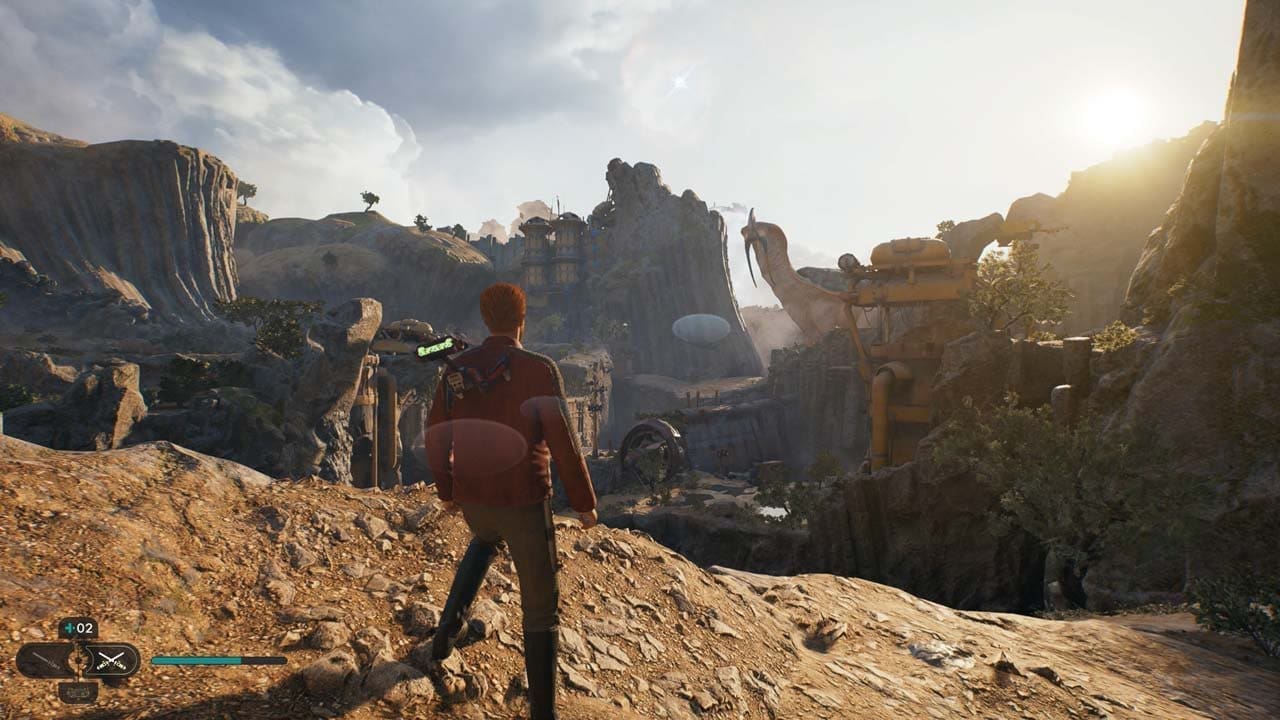Image resolution: width=1280 pixels, height=720 pixels.
Task: Click the teal health bar
Action: (195, 661)
